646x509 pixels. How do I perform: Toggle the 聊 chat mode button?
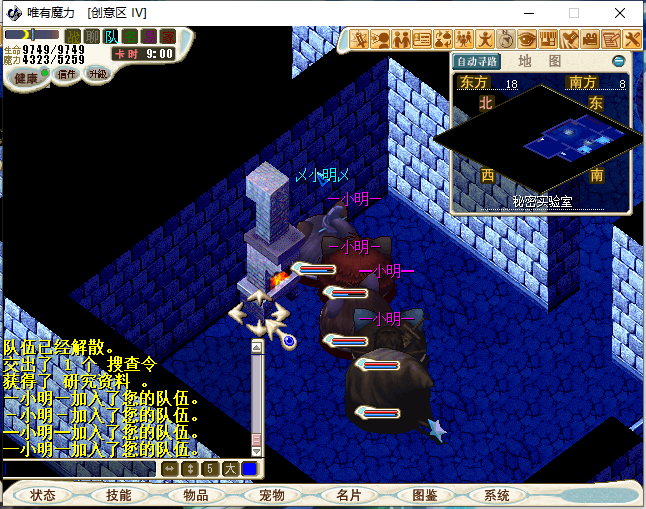[92, 37]
